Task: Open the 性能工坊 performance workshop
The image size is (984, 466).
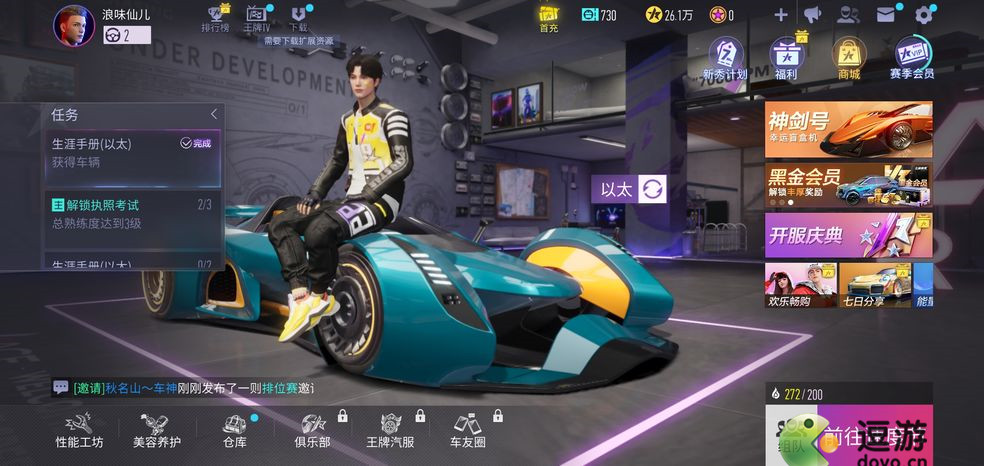Action: [x=79, y=429]
